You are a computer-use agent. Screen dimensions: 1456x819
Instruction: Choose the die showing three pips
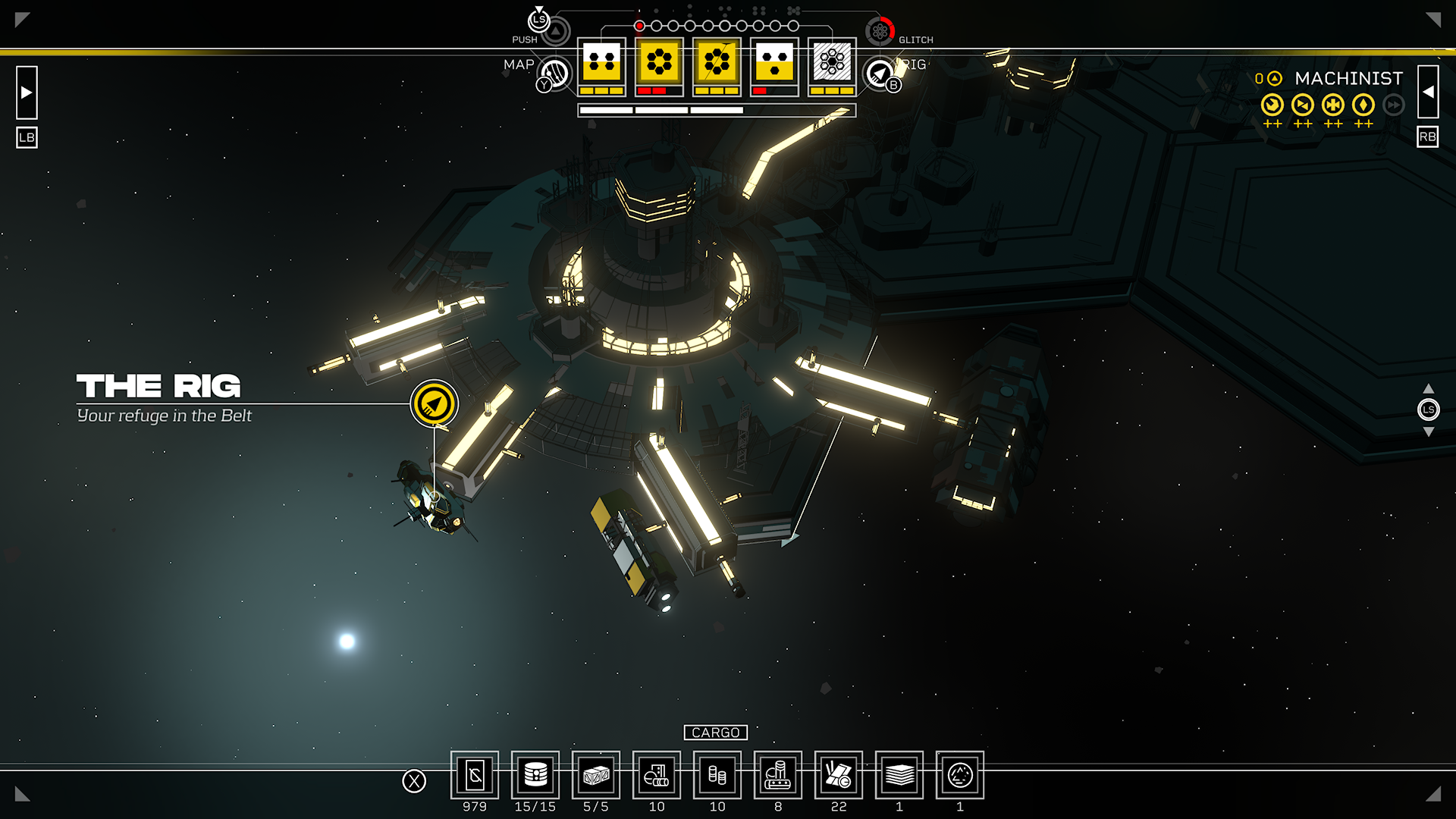pyautogui.click(x=774, y=64)
